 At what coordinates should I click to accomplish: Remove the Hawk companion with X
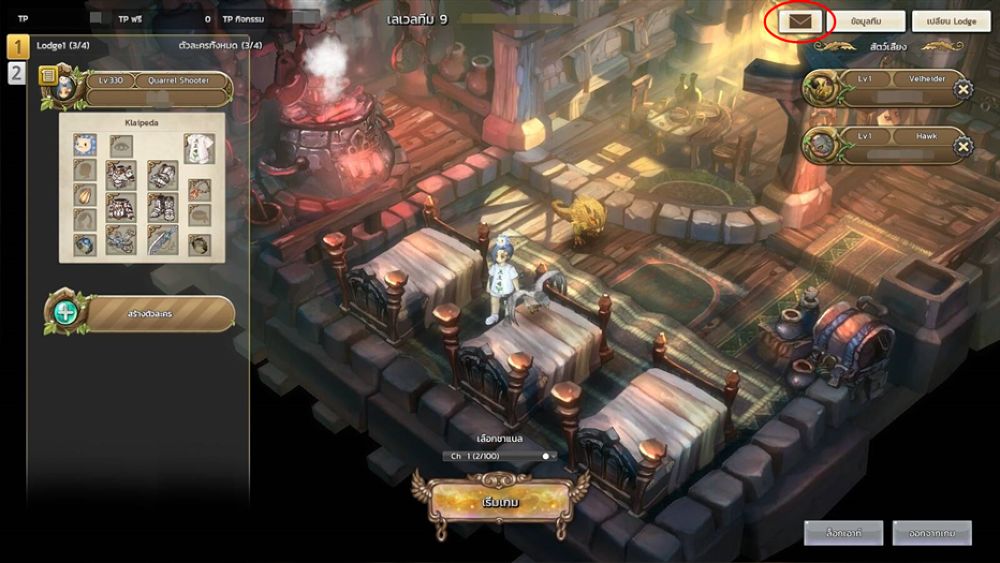point(962,147)
